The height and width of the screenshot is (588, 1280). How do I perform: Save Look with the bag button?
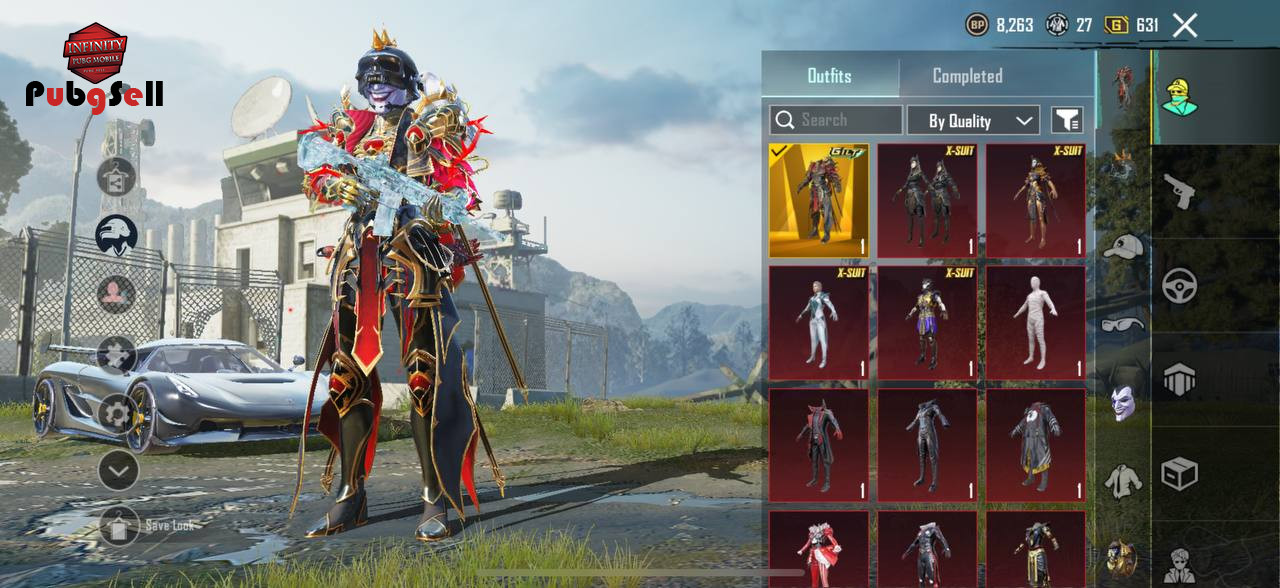119,525
